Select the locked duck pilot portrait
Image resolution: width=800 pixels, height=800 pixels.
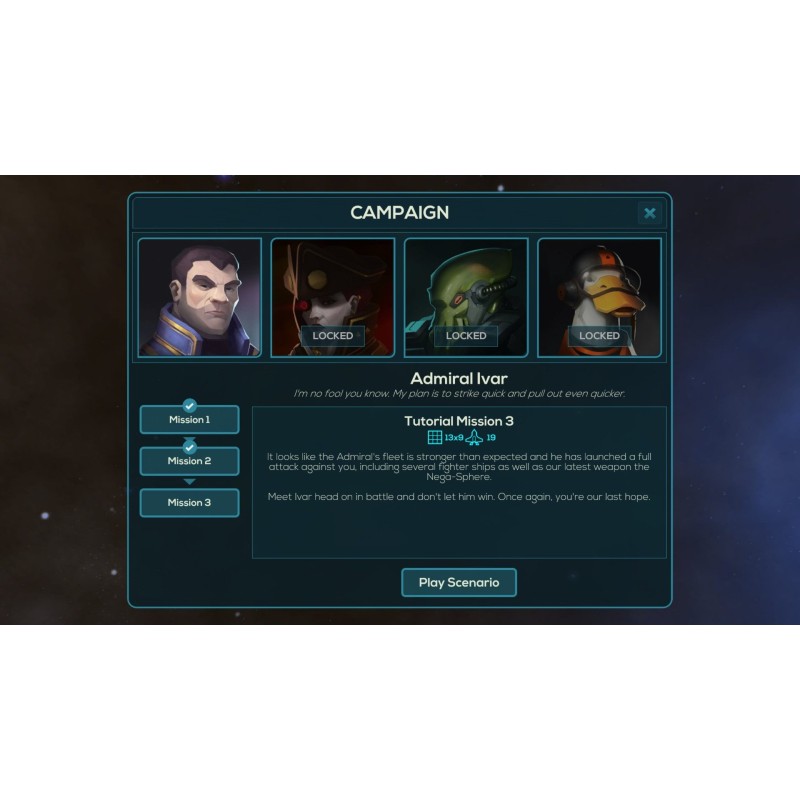click(x=599, y=297)
